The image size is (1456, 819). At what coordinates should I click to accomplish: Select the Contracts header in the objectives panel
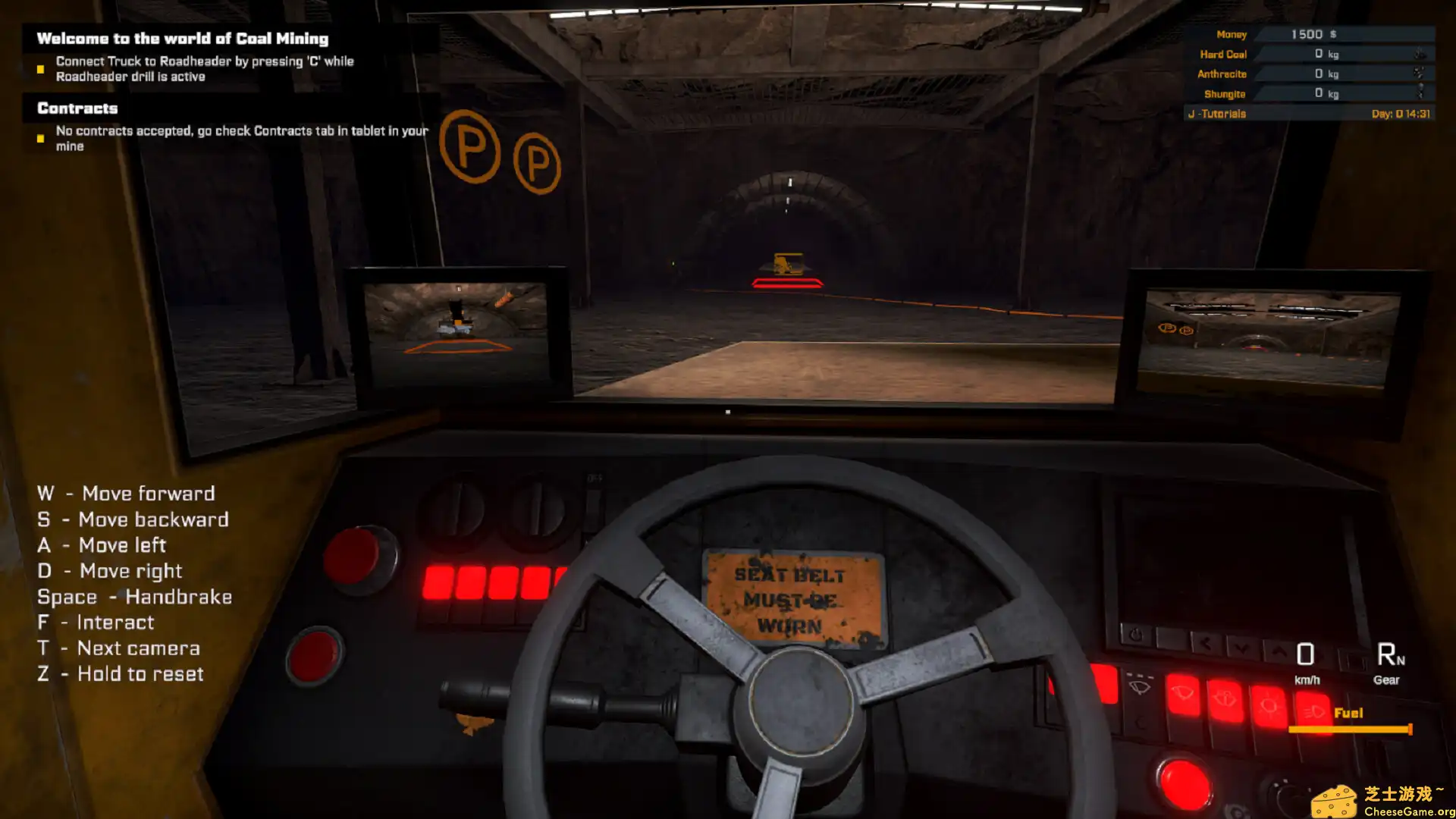pyautogui.click(x=77, y=108)
